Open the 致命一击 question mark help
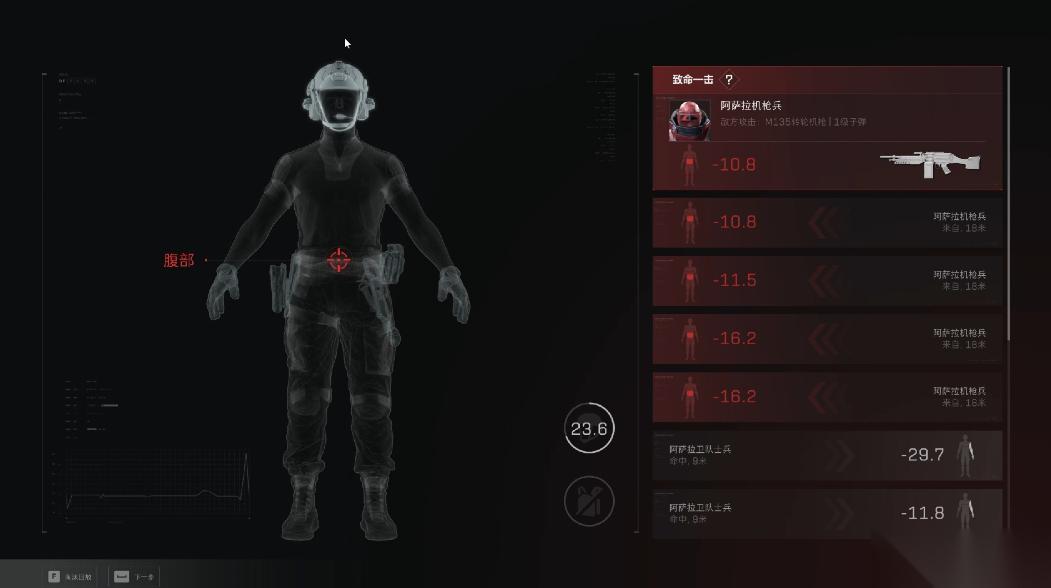The height and width of the screenshot is (588, 1051). click(729, 80)
